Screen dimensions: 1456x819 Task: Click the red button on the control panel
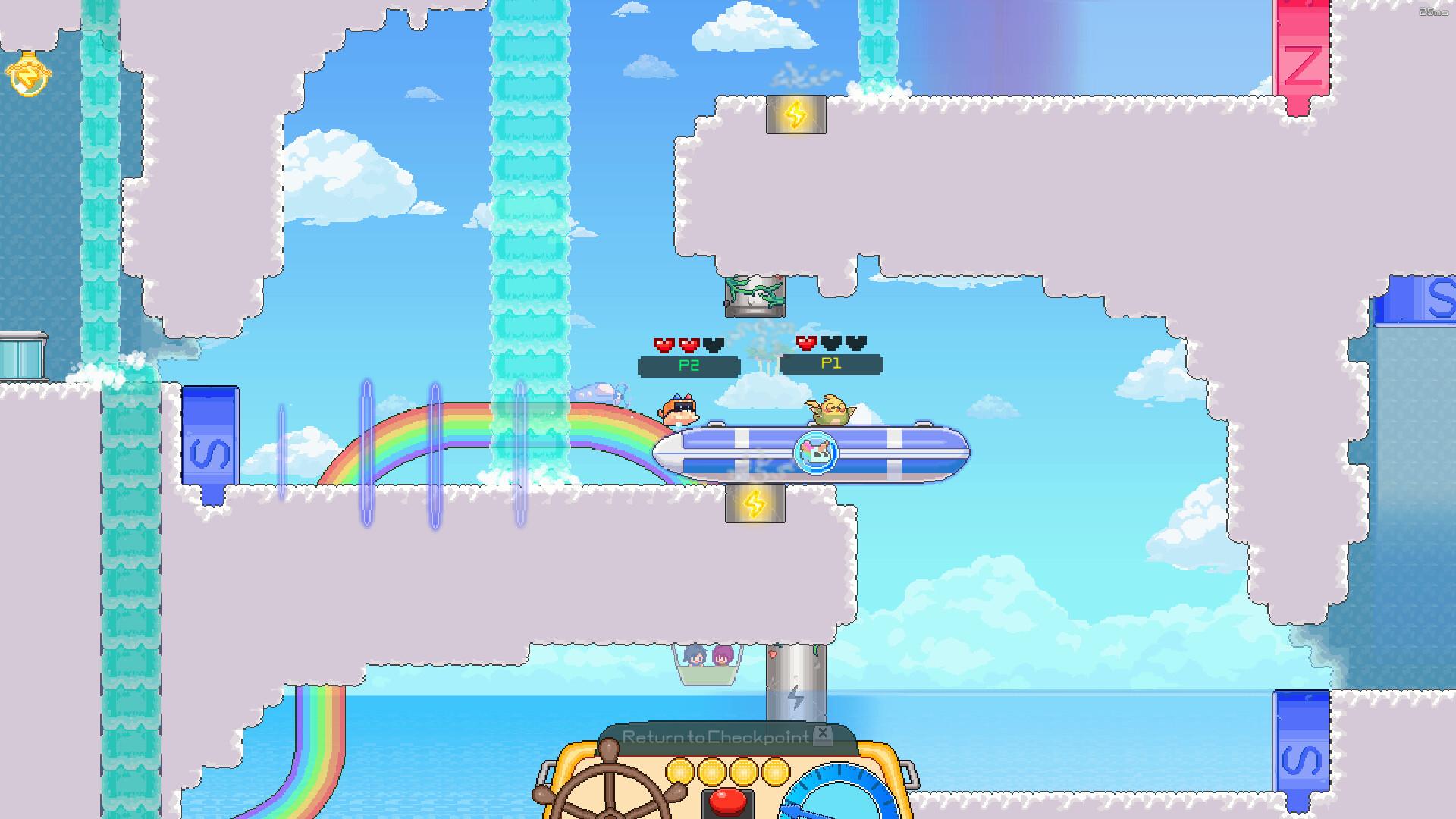point(726,802)
